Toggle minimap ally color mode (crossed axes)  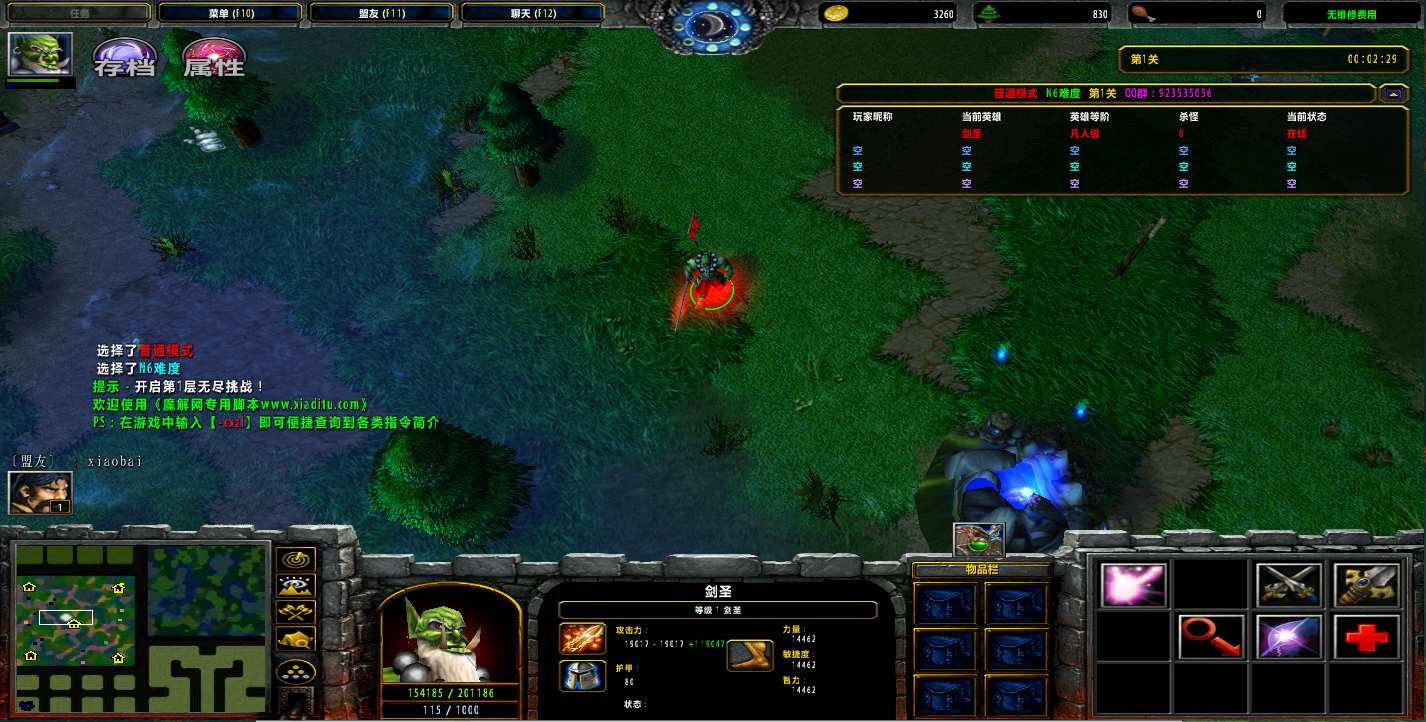tap(298, 612)
